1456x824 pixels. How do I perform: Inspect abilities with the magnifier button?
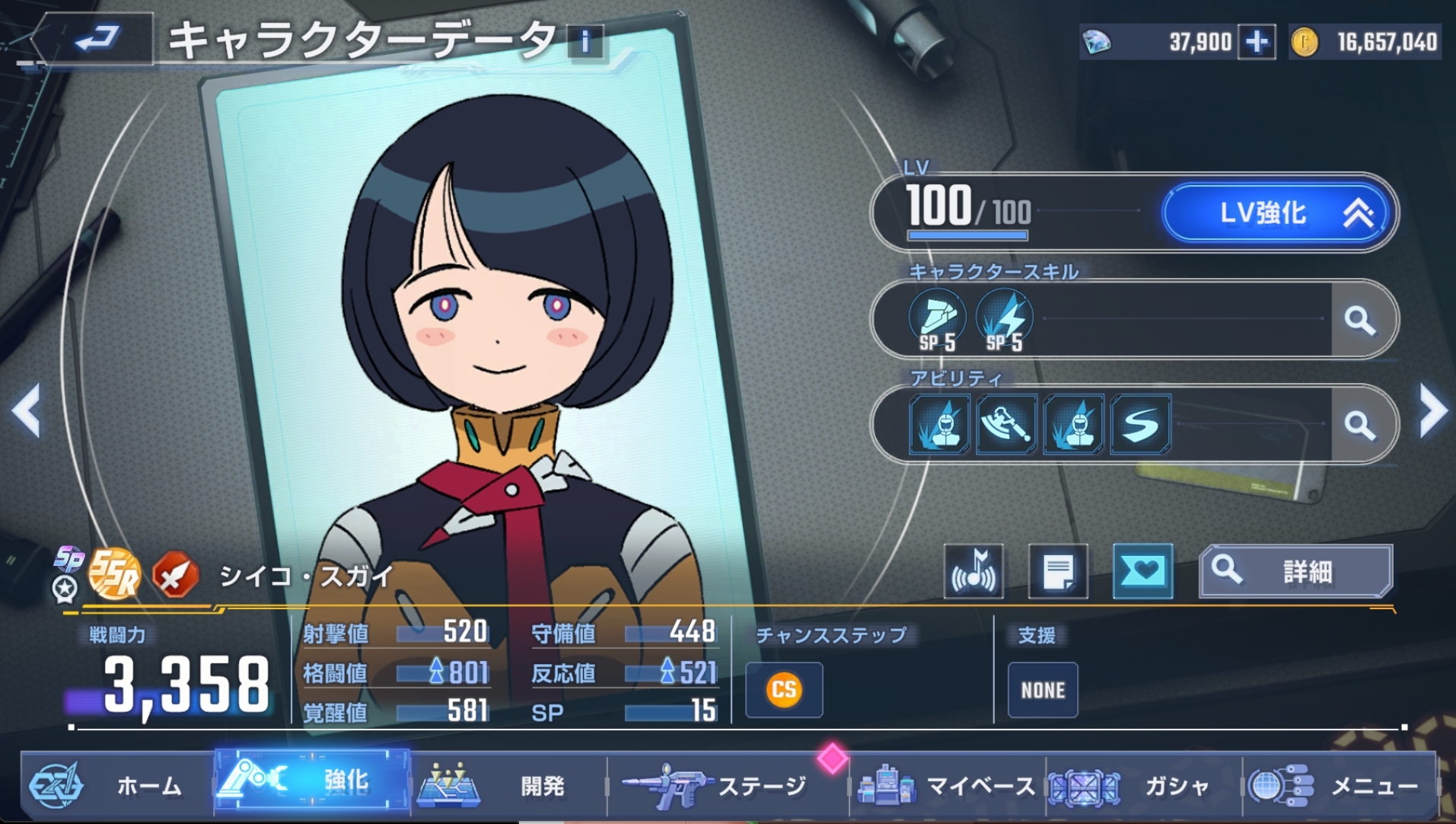(1360, 424)
